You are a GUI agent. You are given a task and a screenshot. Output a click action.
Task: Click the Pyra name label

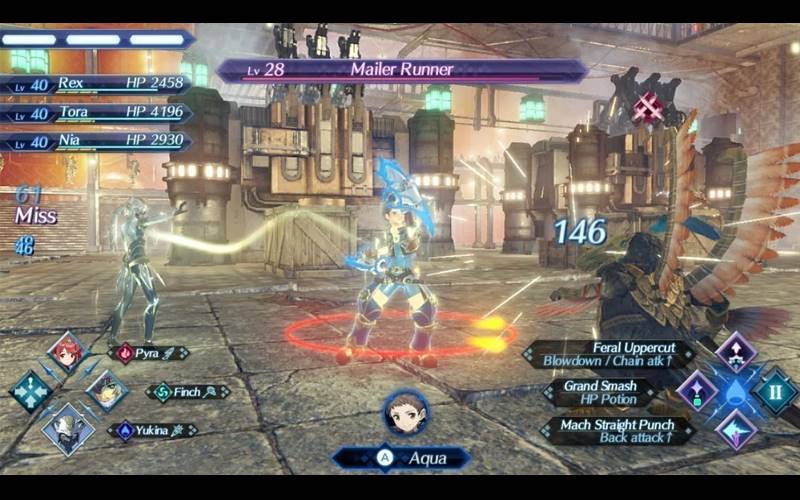click(x=150, y=353)
